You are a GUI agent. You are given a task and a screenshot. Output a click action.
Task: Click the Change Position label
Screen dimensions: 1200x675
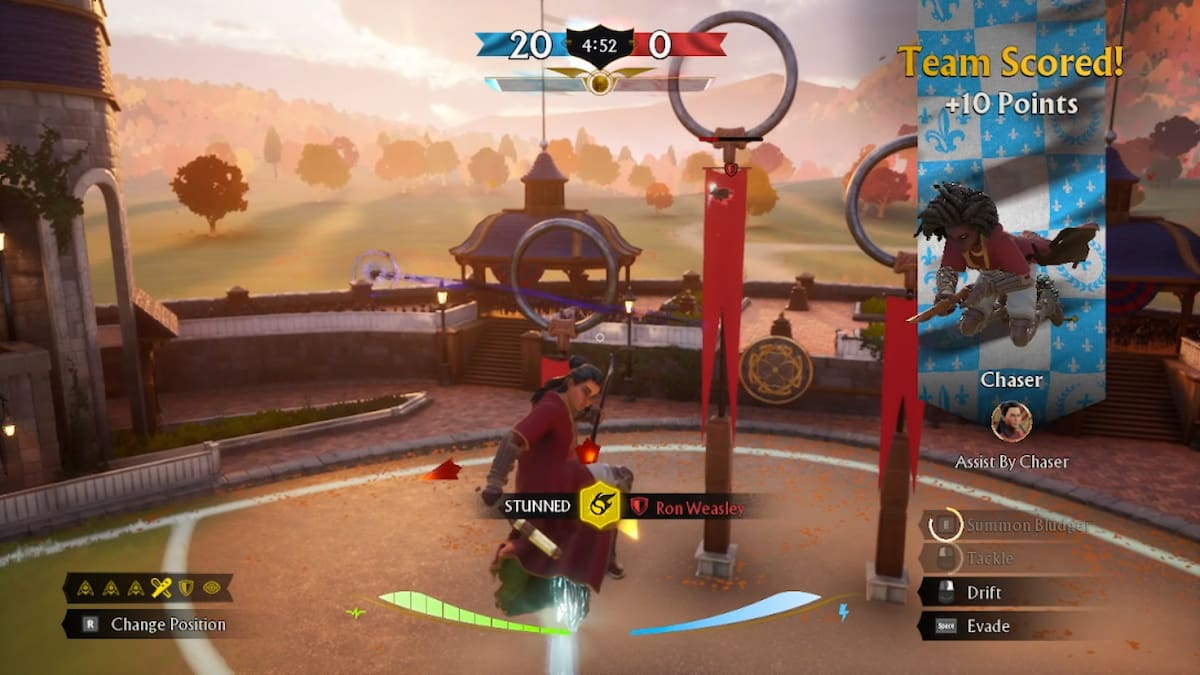point(168,625)
